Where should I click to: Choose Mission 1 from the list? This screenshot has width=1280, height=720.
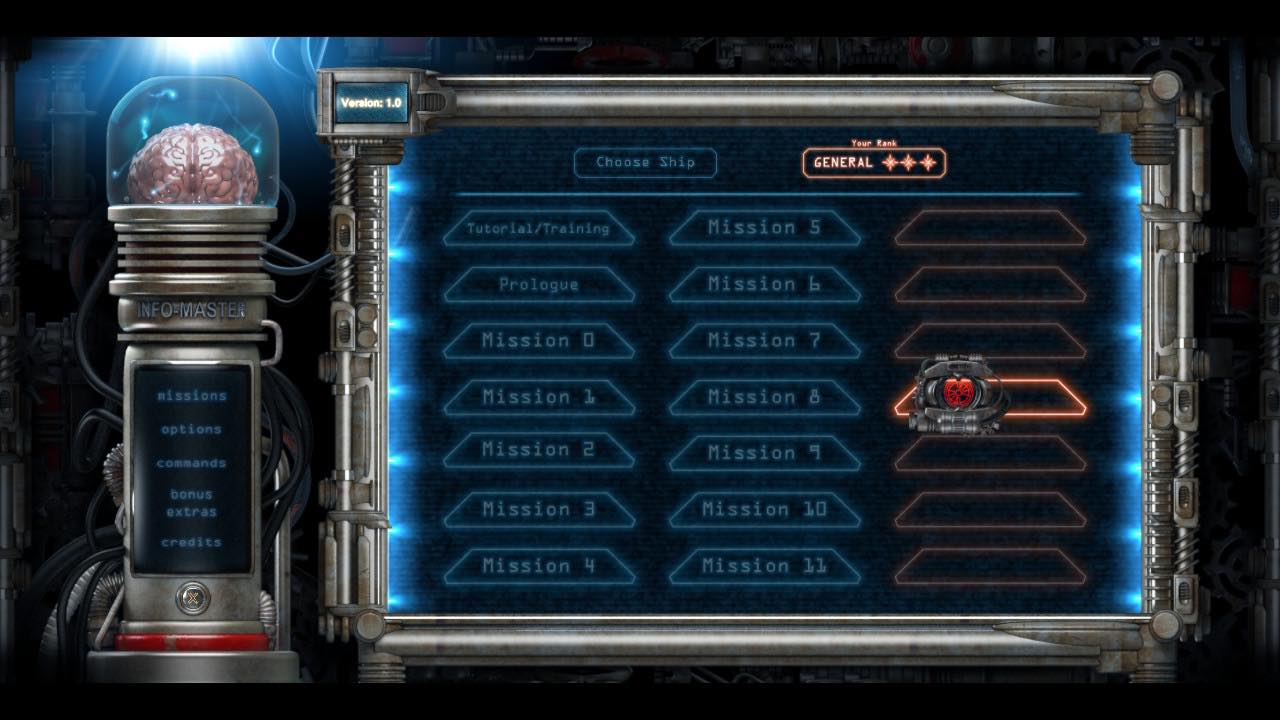538,397
